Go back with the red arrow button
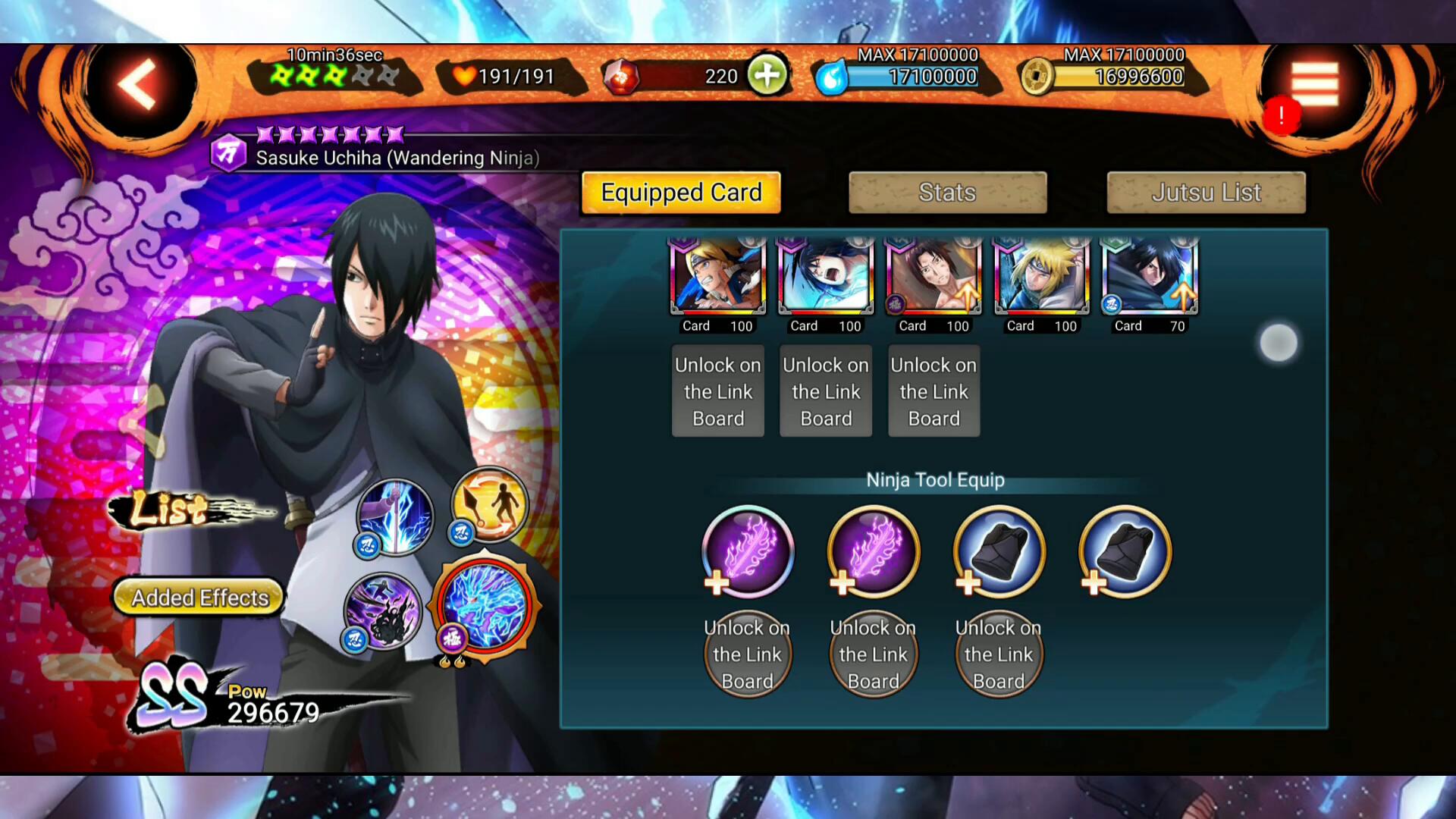 [138, 85]
